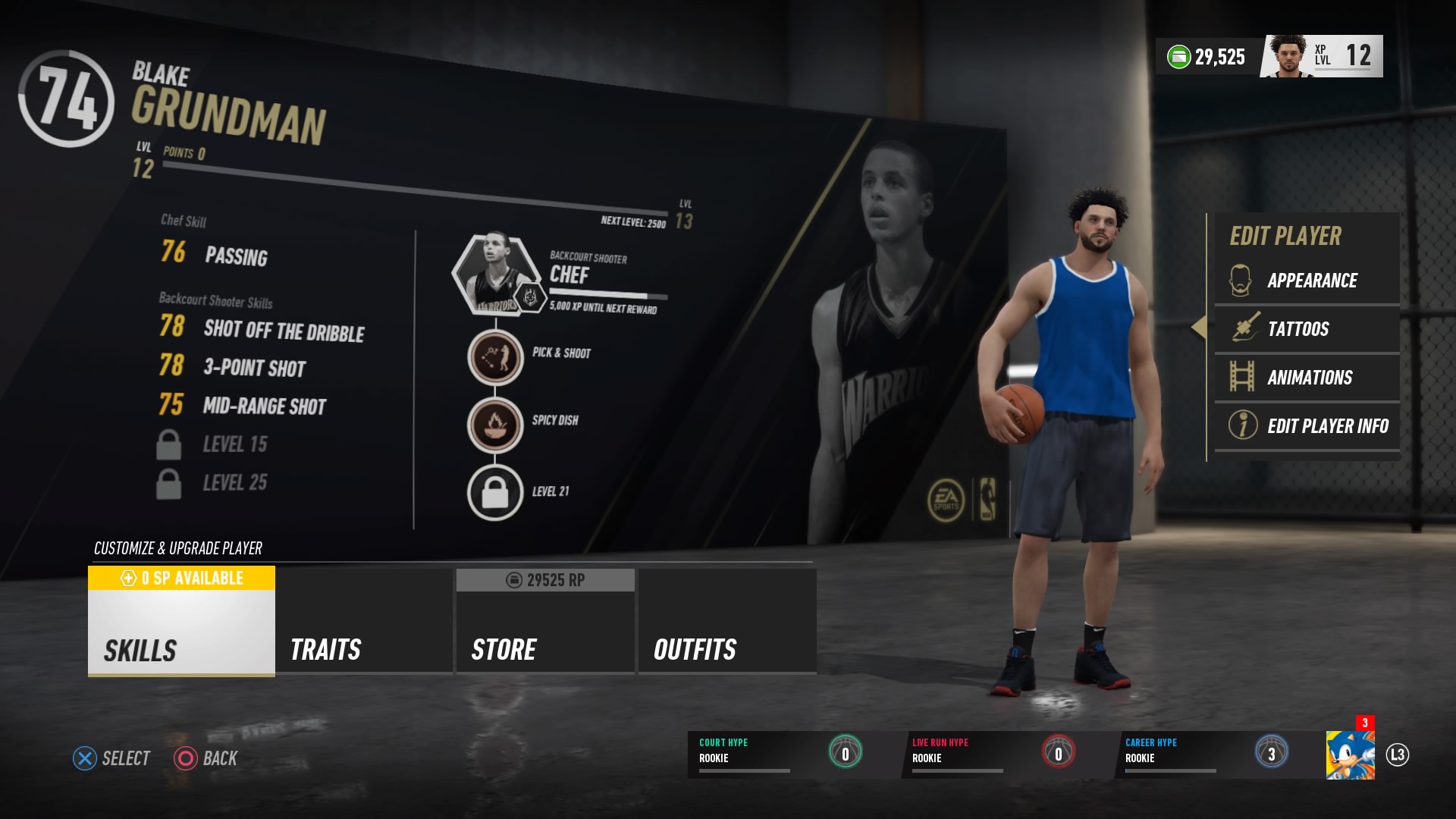This screenshot has height=819, width=1456.
Task: Open the Store tab
Action: 544,649
